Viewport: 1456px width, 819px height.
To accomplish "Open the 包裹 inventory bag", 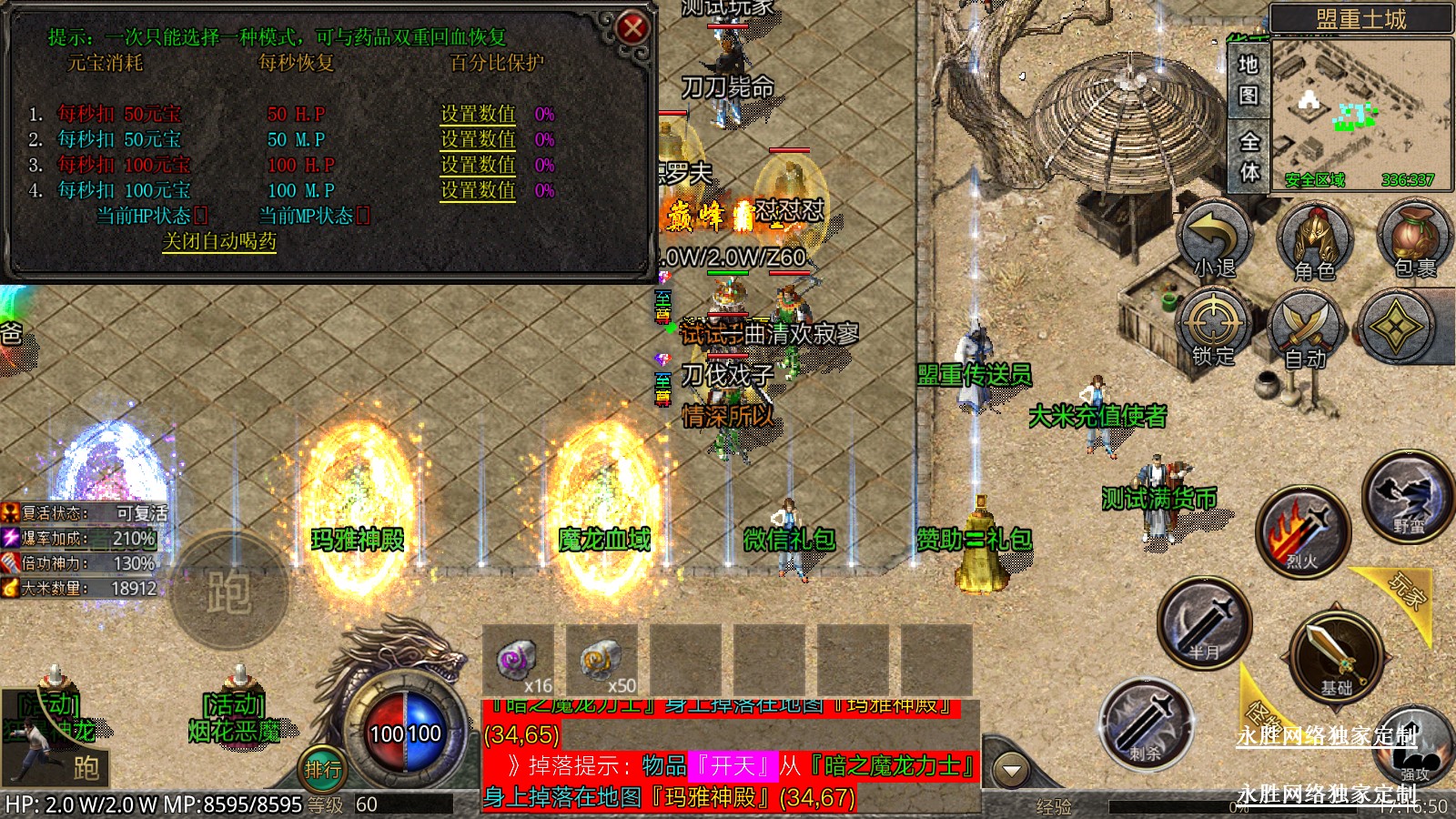I will click(1415, 239).
